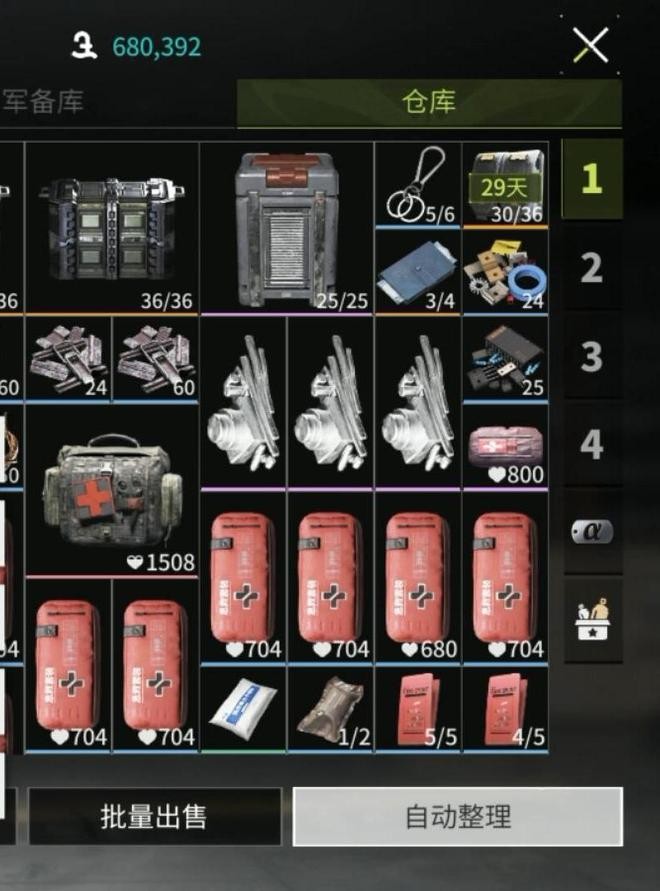Select warehouse page 1
This screenshot has height=891, width=660.
point(591,179)
